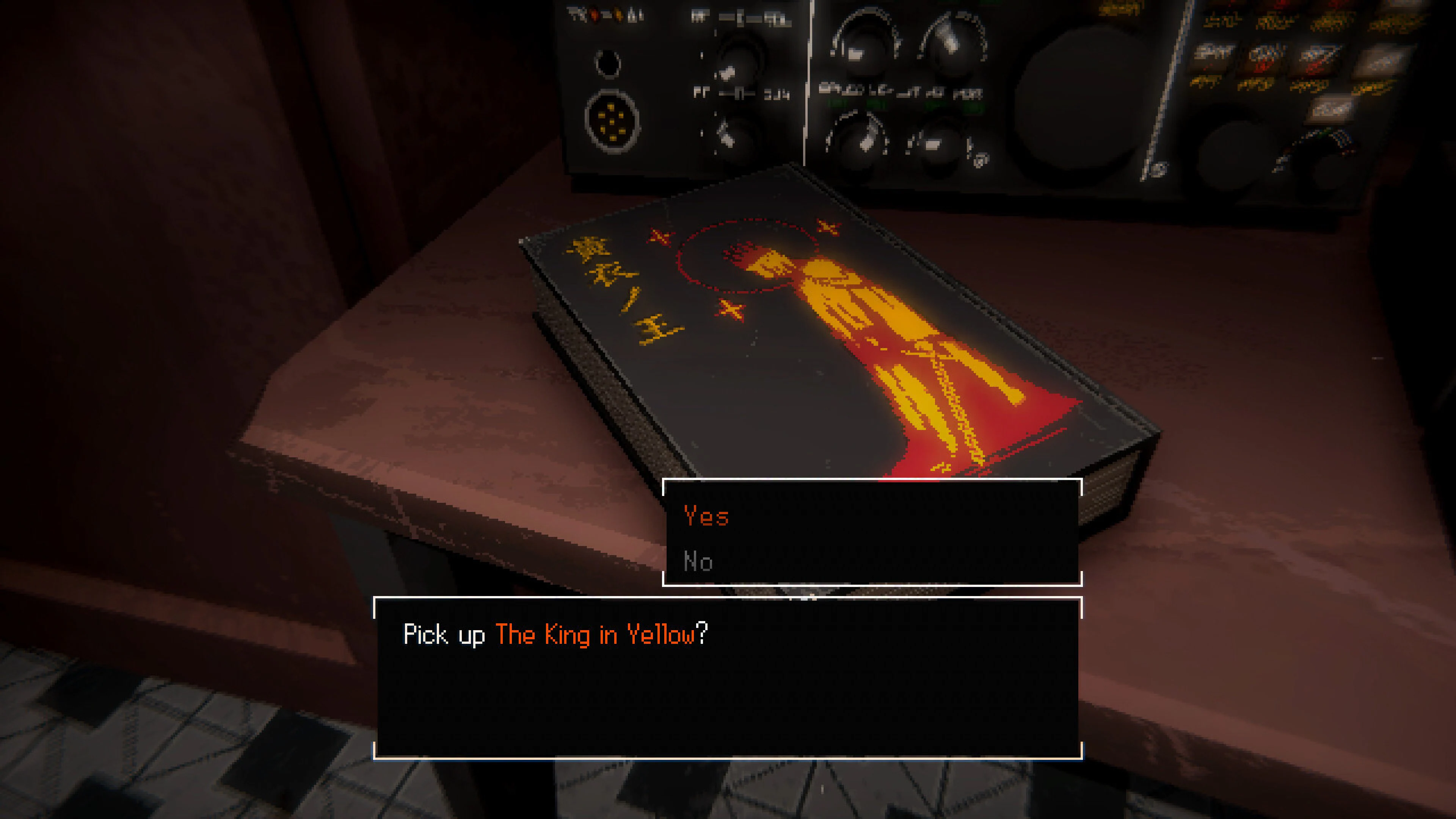
Task: Select No to leave the book
Action: (698, 561)
